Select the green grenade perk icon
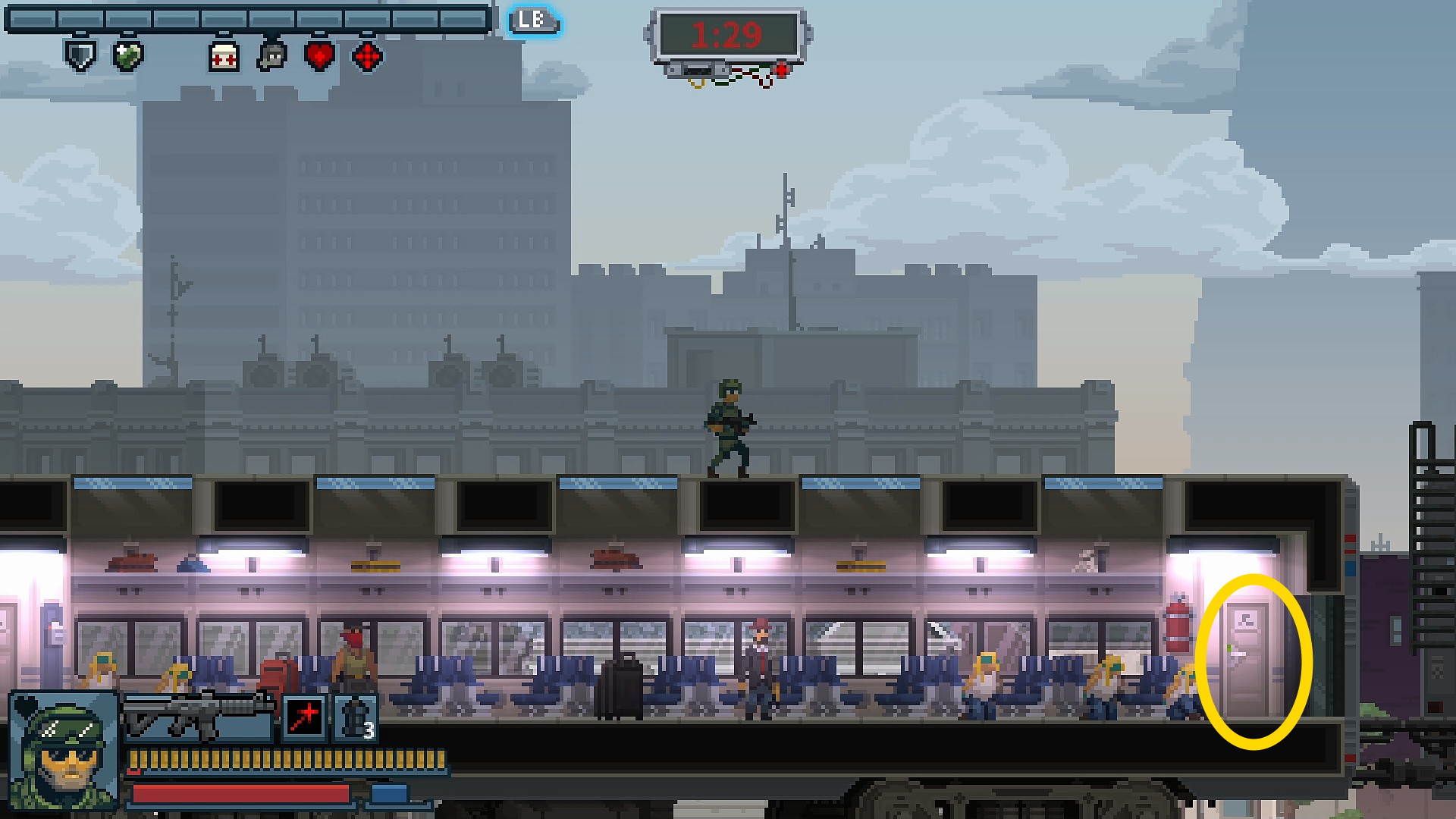 [127, 56]
